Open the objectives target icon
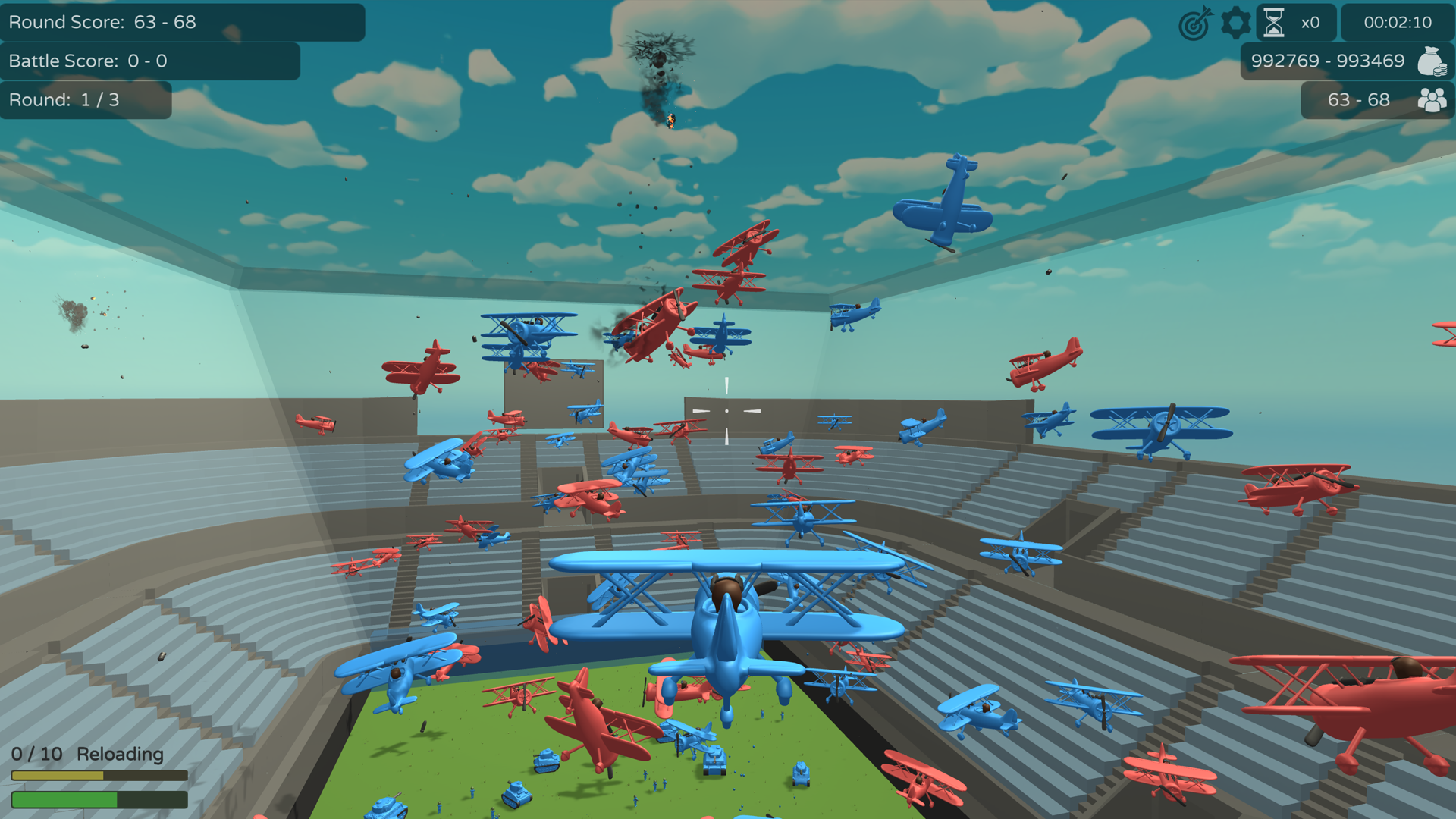This screenshot has width=1456, height=819. point(1194,23)
